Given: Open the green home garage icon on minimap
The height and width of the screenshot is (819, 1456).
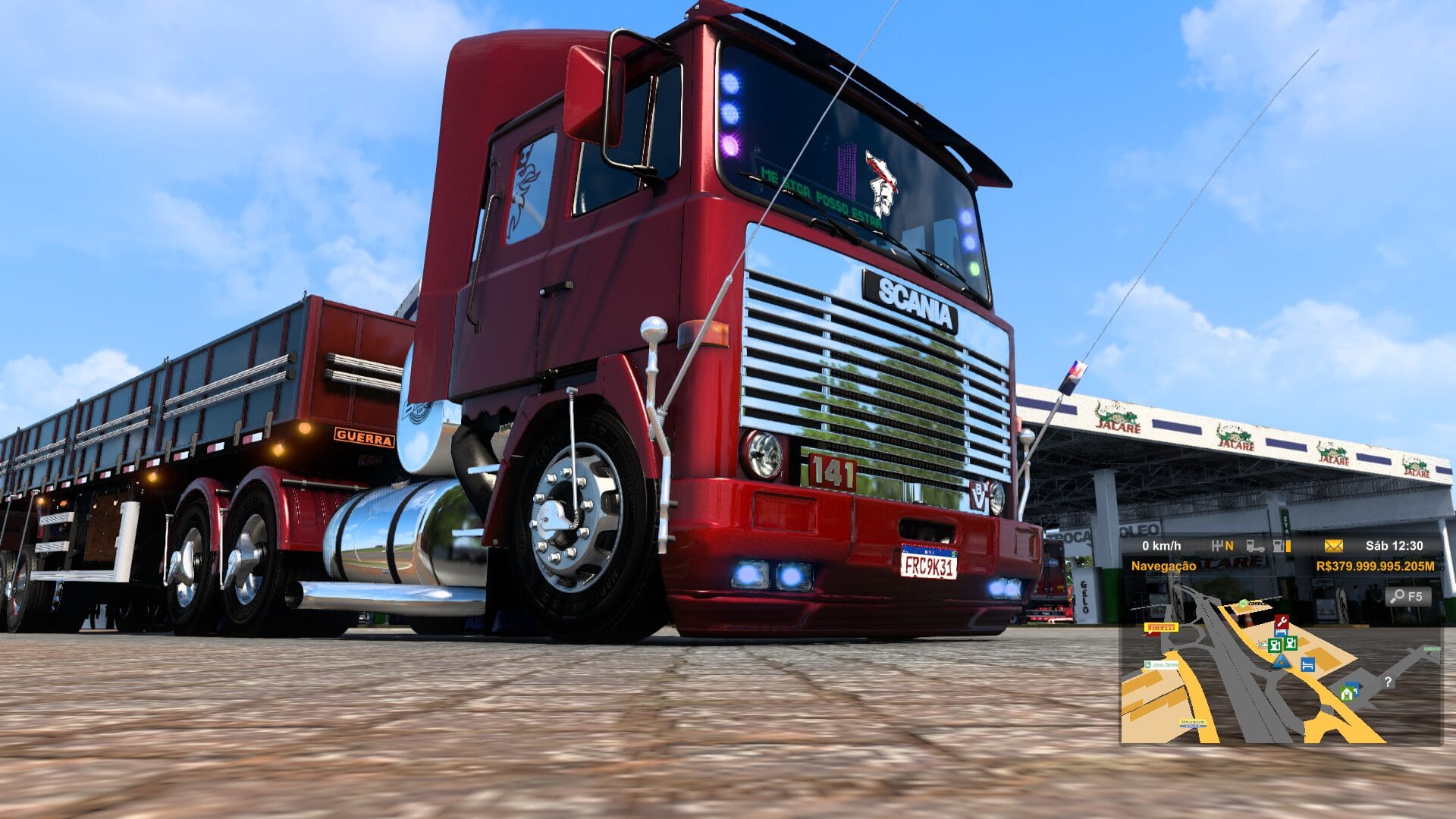Looking at the screenshot, I should click(1348, 691).
